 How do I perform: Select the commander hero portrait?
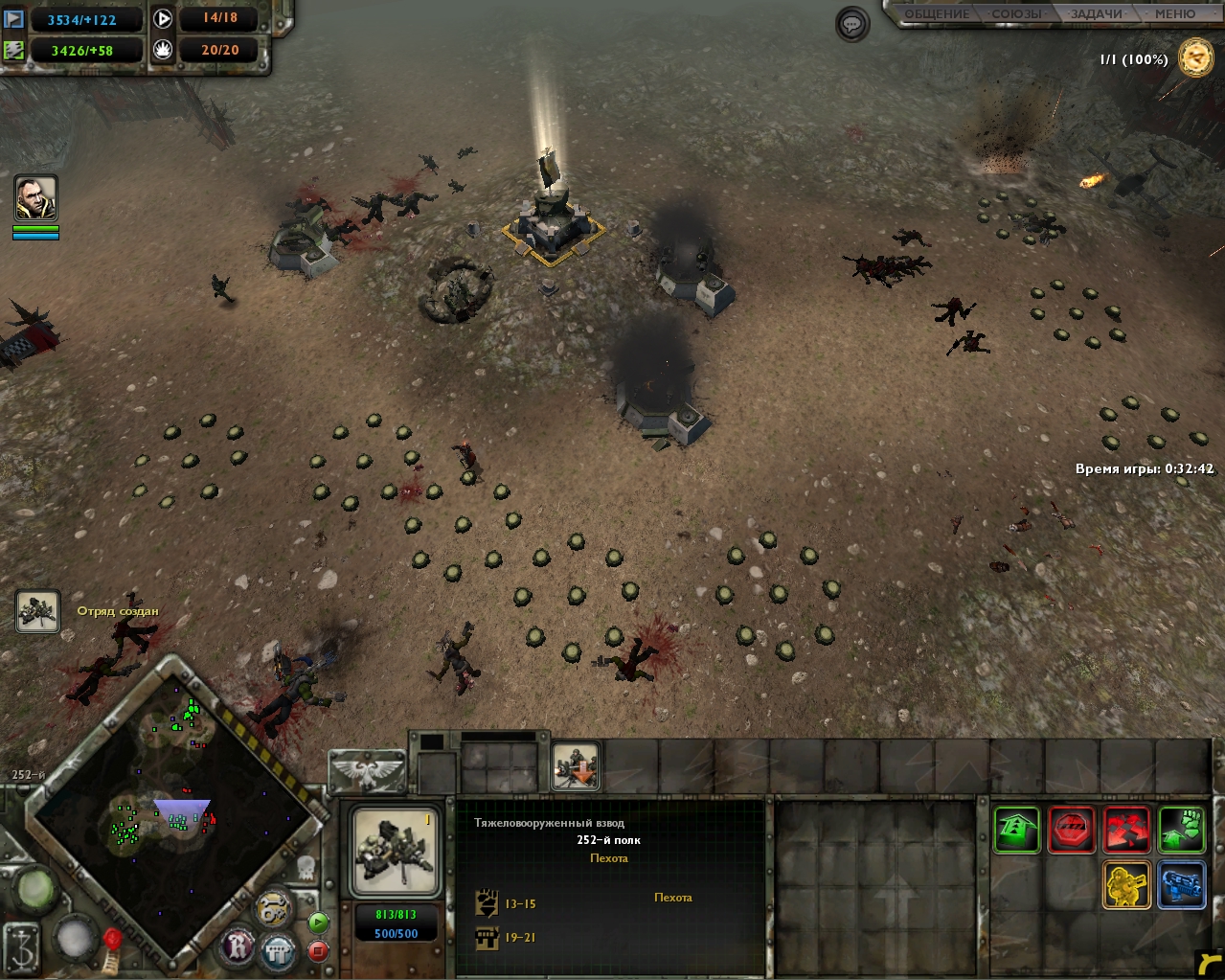click(36, 198)
